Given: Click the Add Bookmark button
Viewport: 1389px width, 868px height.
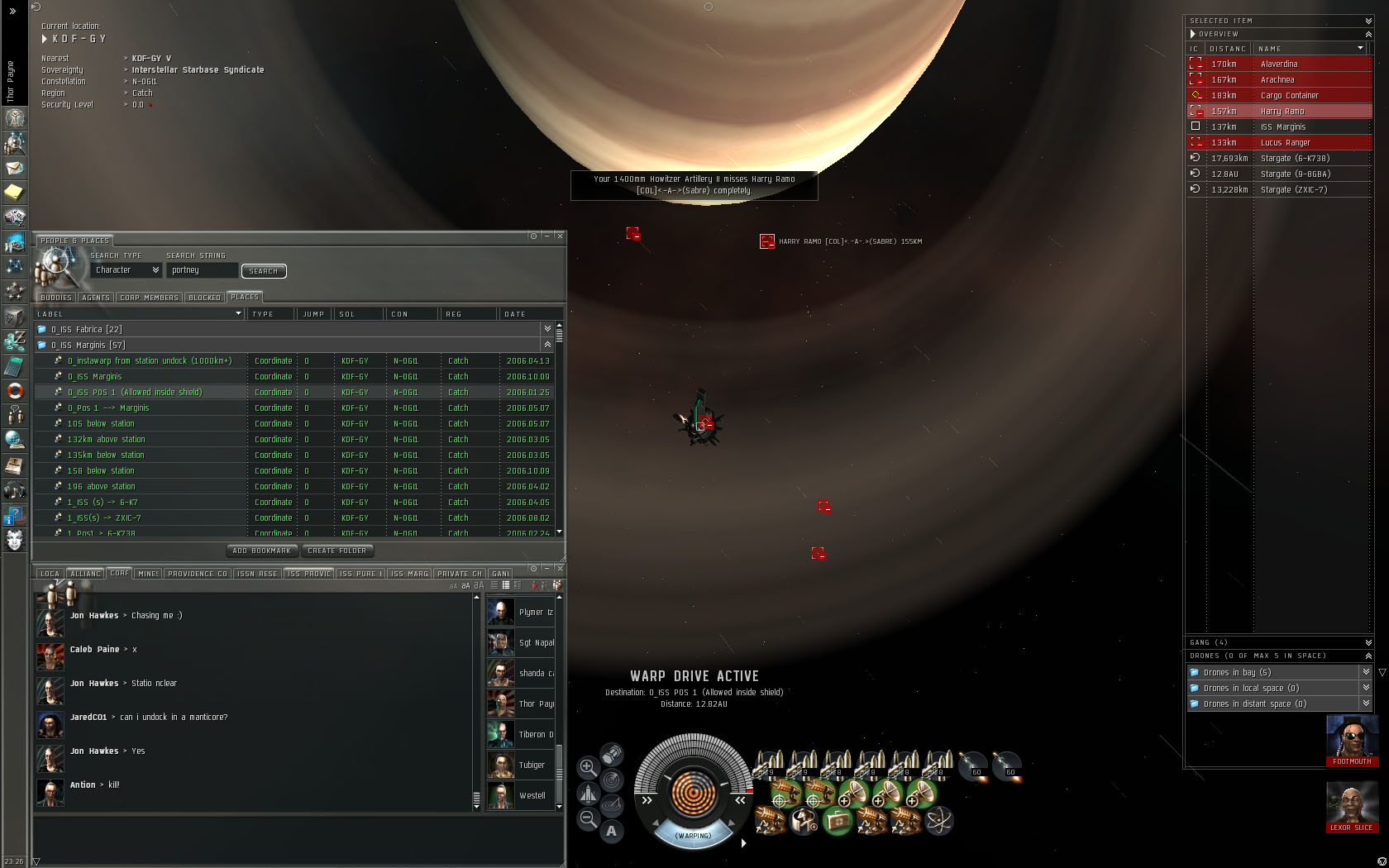Looking at the screenshot, I should click(261, 551).
